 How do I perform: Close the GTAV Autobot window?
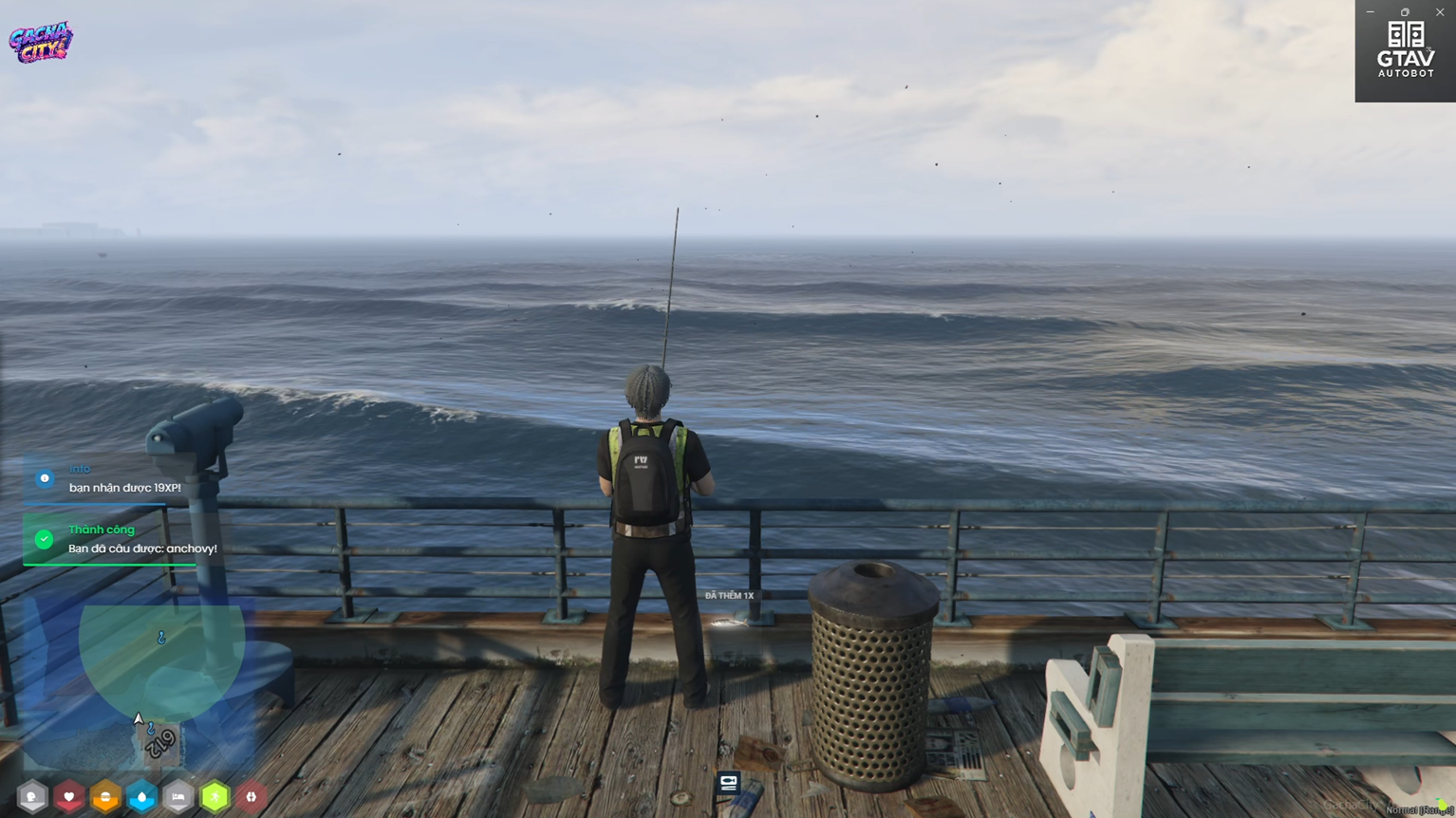pyautogui.click(x=1440, y=12)
